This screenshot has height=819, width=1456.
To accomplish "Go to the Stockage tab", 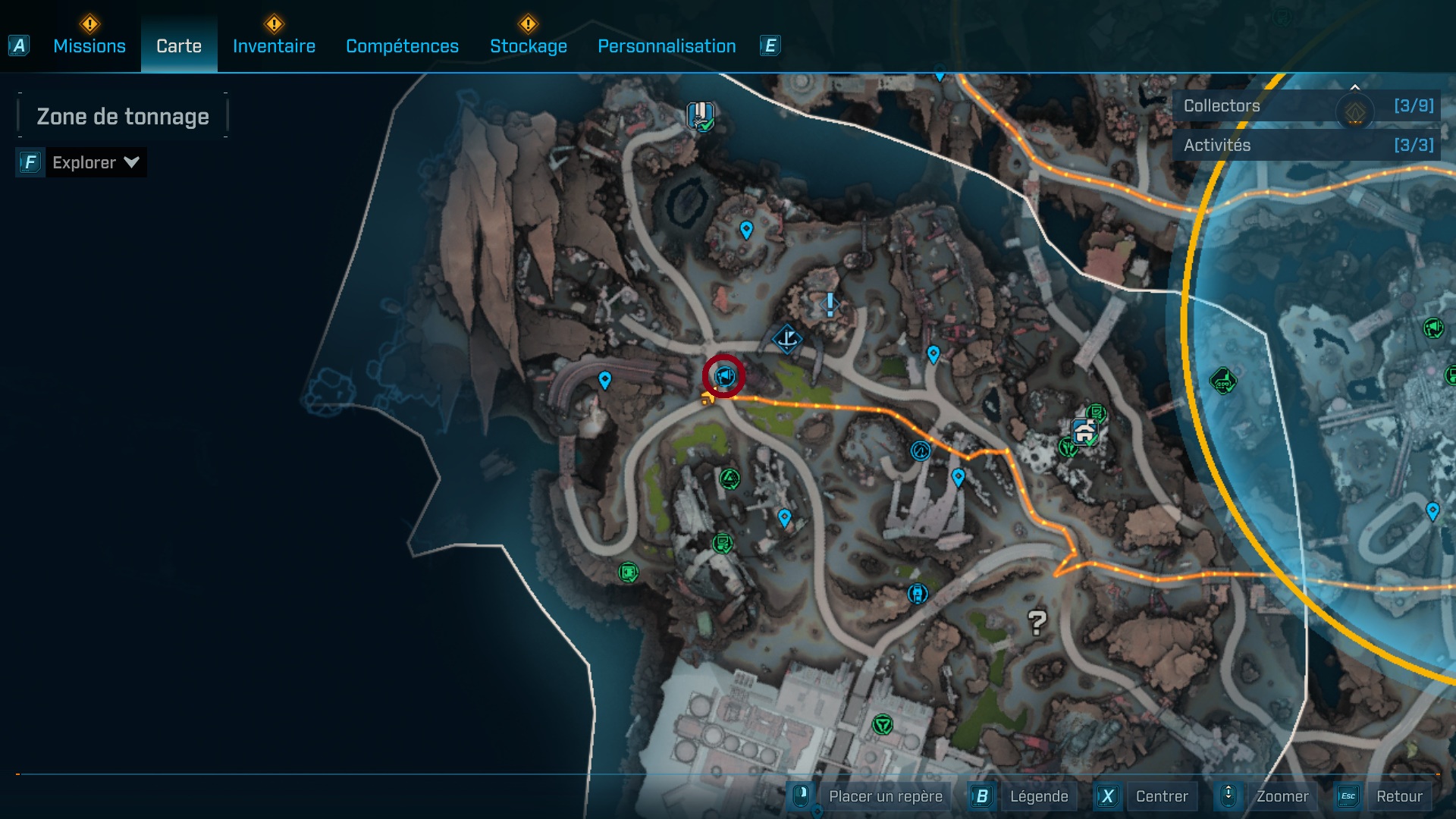I will tap(528, 46).
